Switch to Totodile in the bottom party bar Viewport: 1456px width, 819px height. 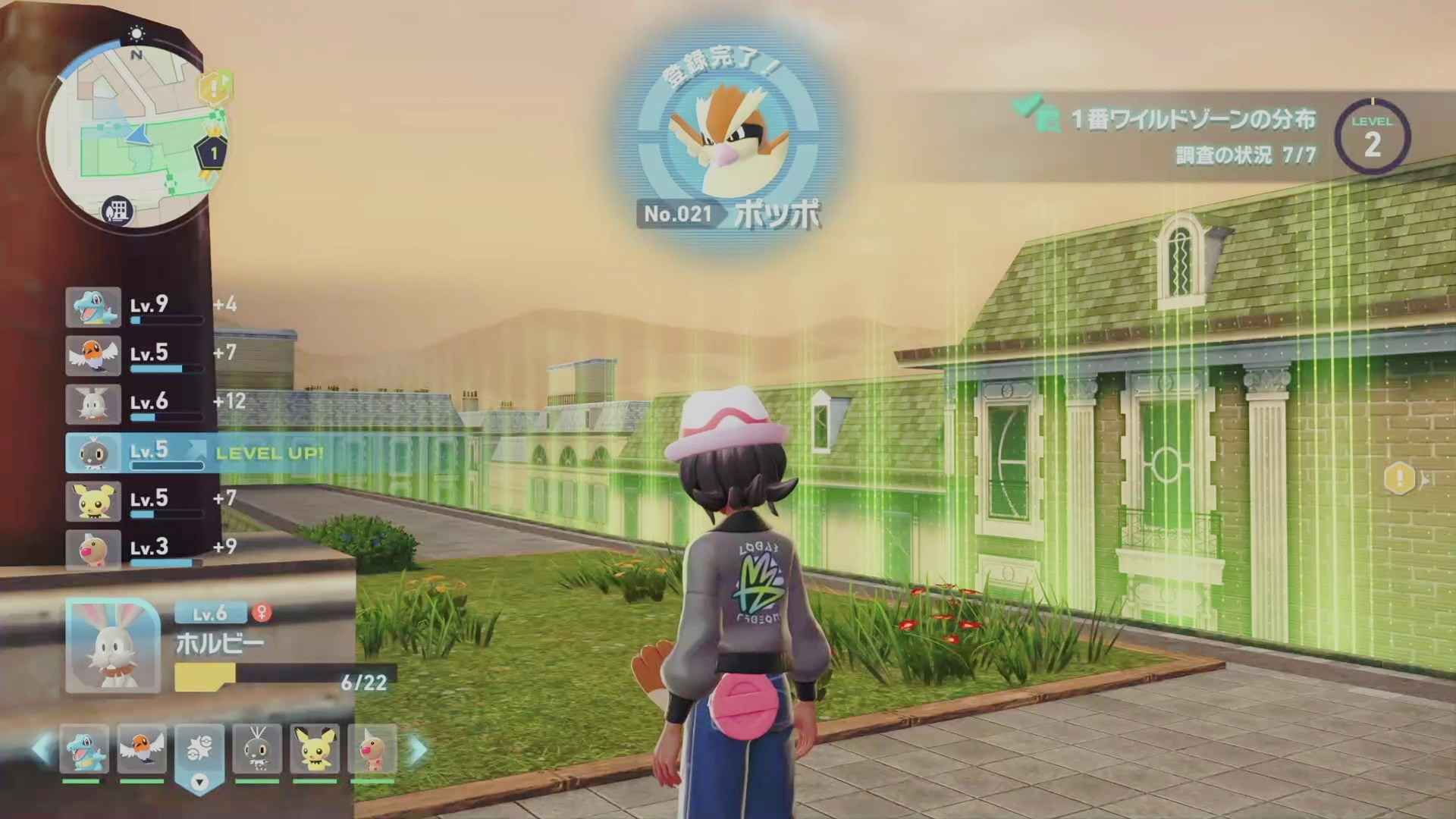click(83, 750)
